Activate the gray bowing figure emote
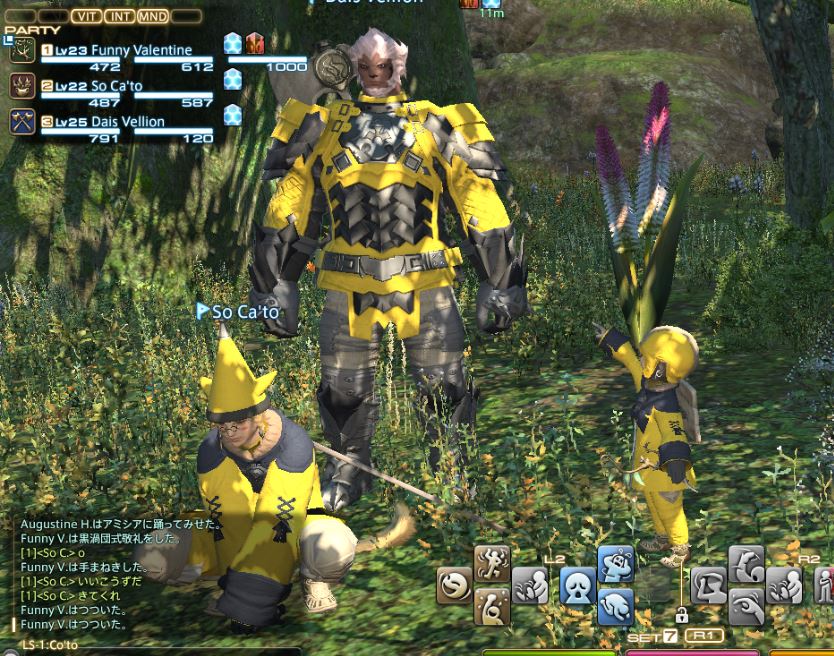This screenshot has width=834, height=656. [746, 563]
